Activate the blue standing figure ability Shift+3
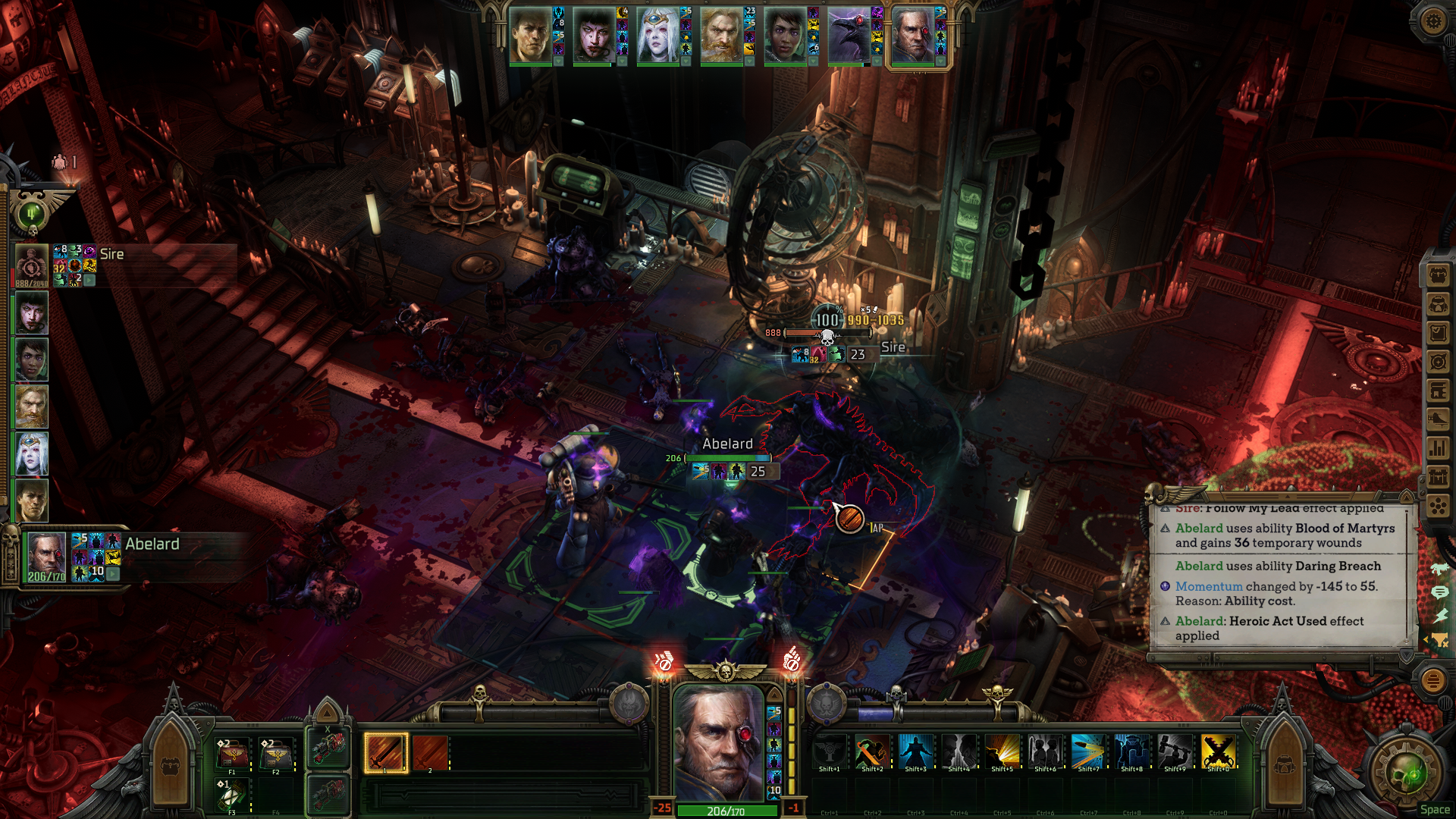Viewport: 1456px width, 819px height. tap(915, 752)
